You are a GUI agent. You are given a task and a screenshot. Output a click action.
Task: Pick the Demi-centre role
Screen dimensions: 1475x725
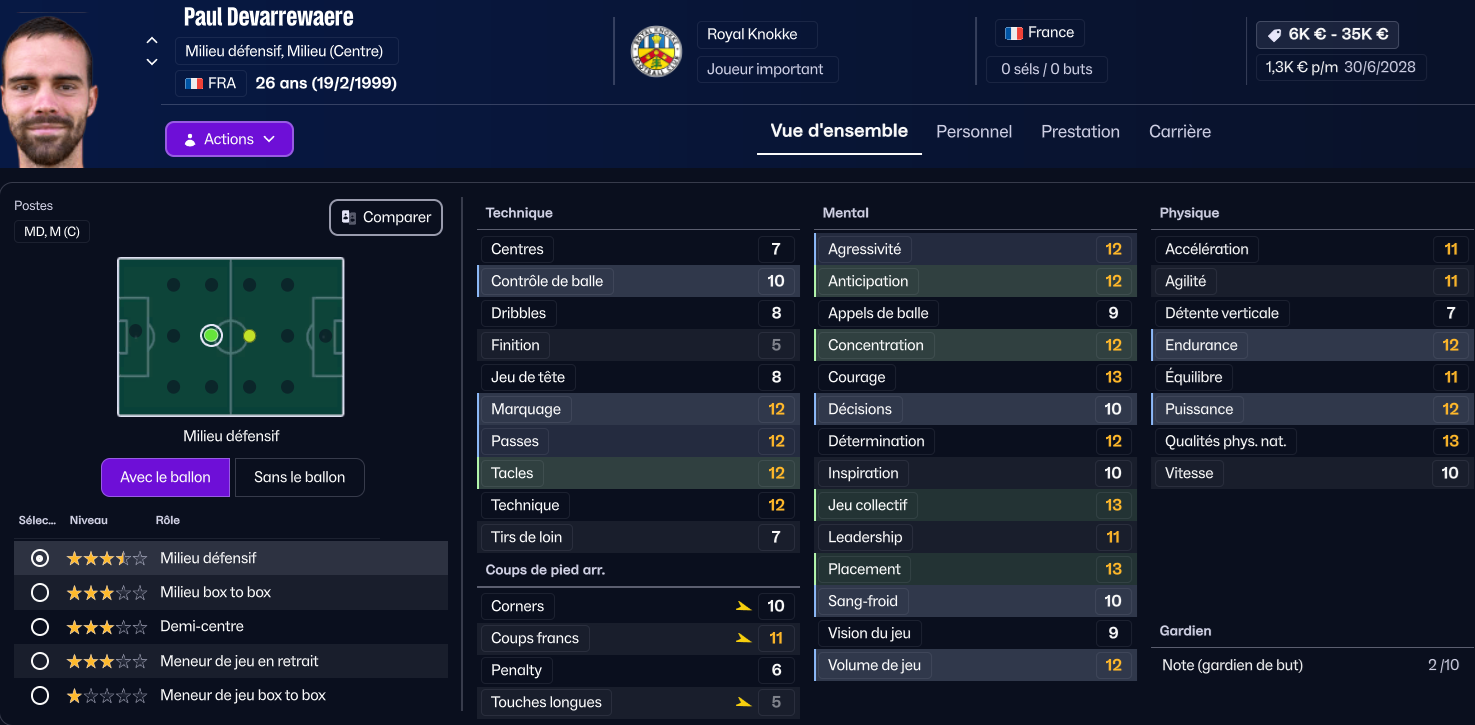tap(40, 627)
